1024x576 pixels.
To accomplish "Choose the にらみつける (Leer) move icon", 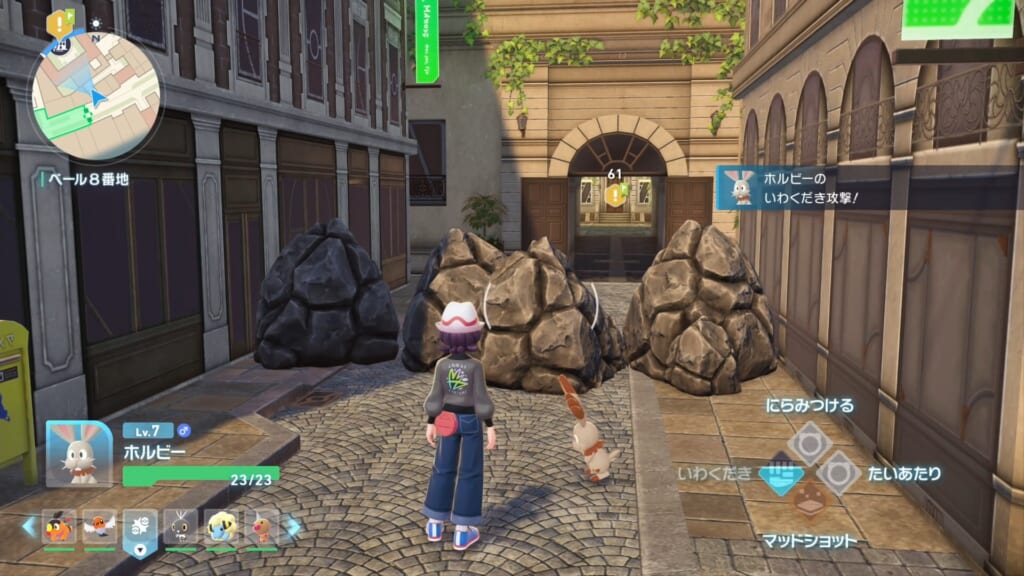I will tap(809, 443).
